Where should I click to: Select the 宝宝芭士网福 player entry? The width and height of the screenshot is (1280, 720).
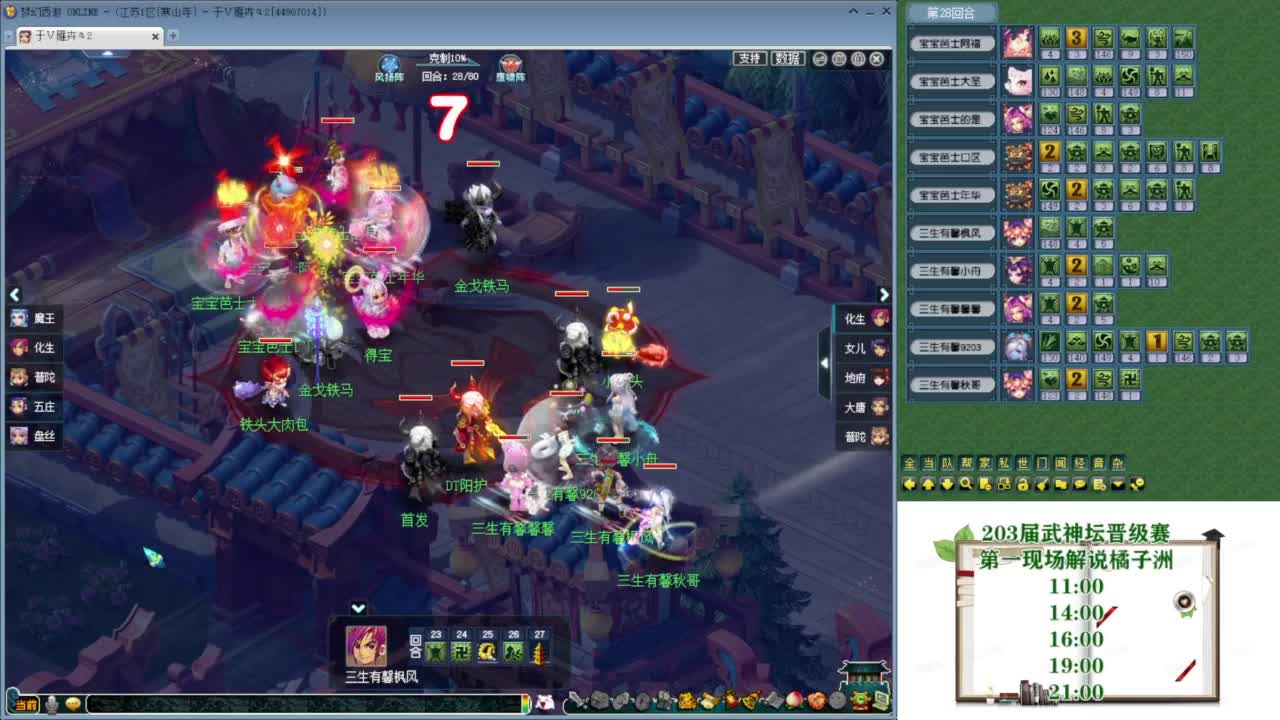click(951, 43)
